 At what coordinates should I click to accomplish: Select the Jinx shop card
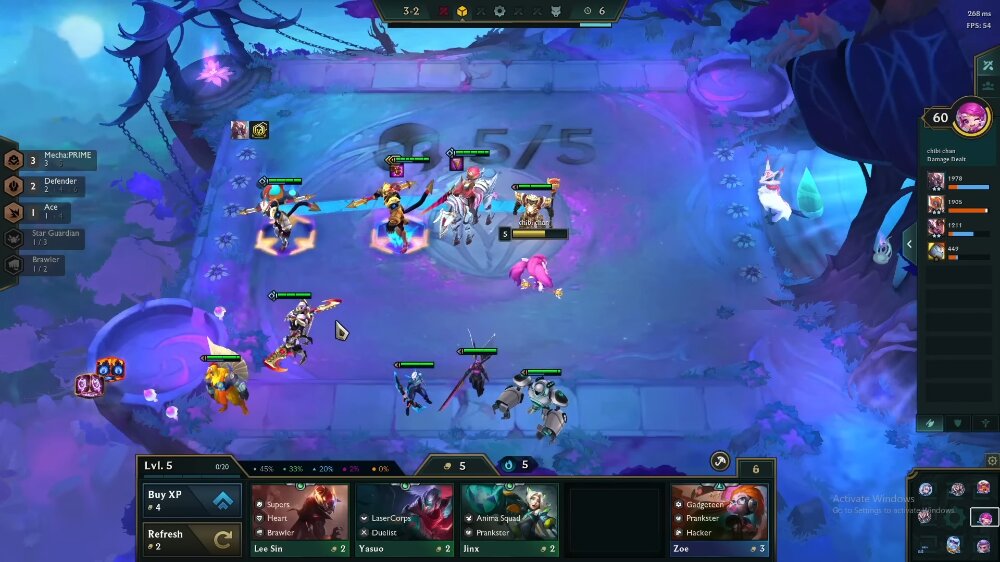pos(509,519)
